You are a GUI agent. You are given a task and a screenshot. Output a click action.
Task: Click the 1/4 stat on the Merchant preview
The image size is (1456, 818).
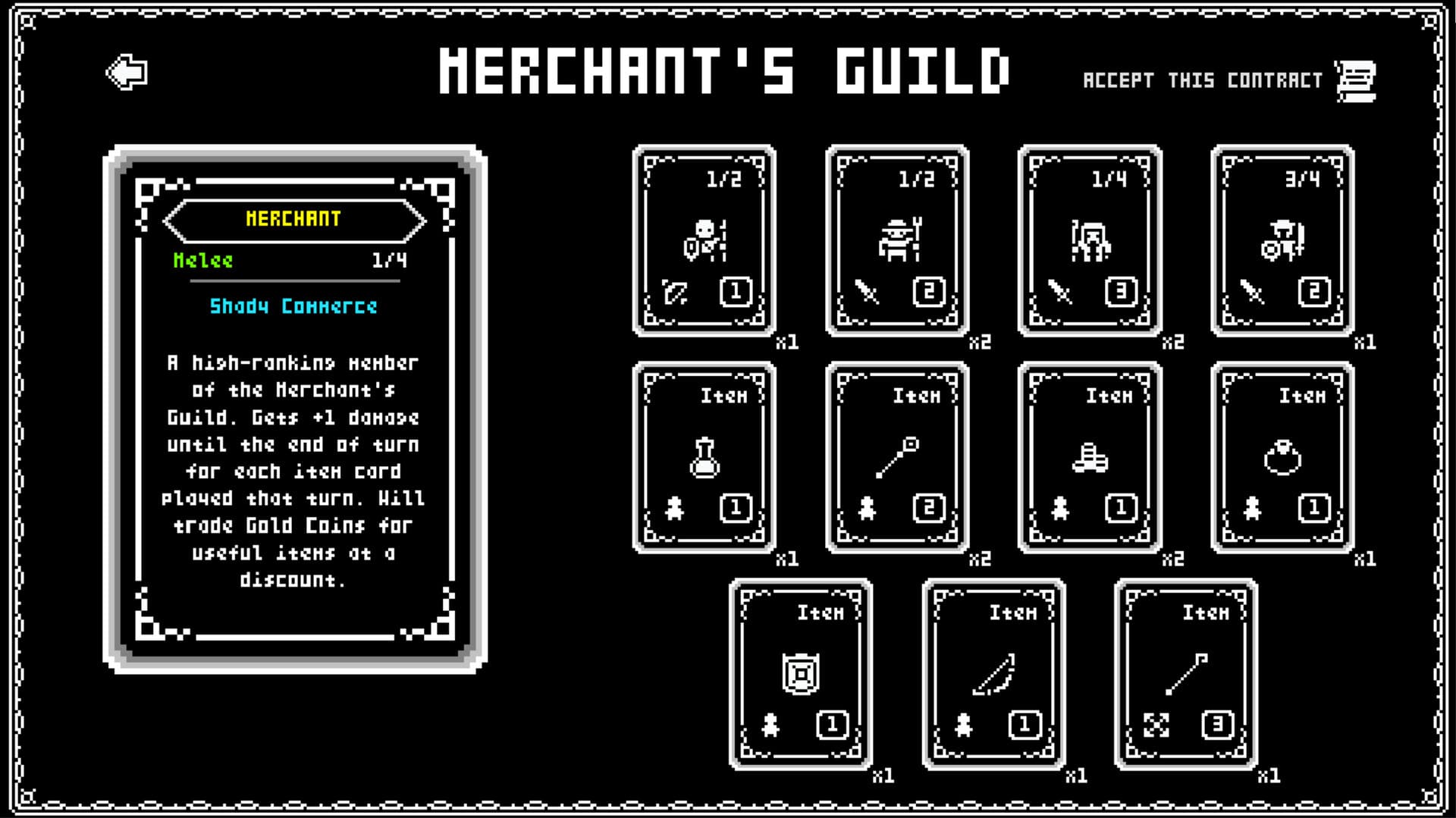point(389,261)
